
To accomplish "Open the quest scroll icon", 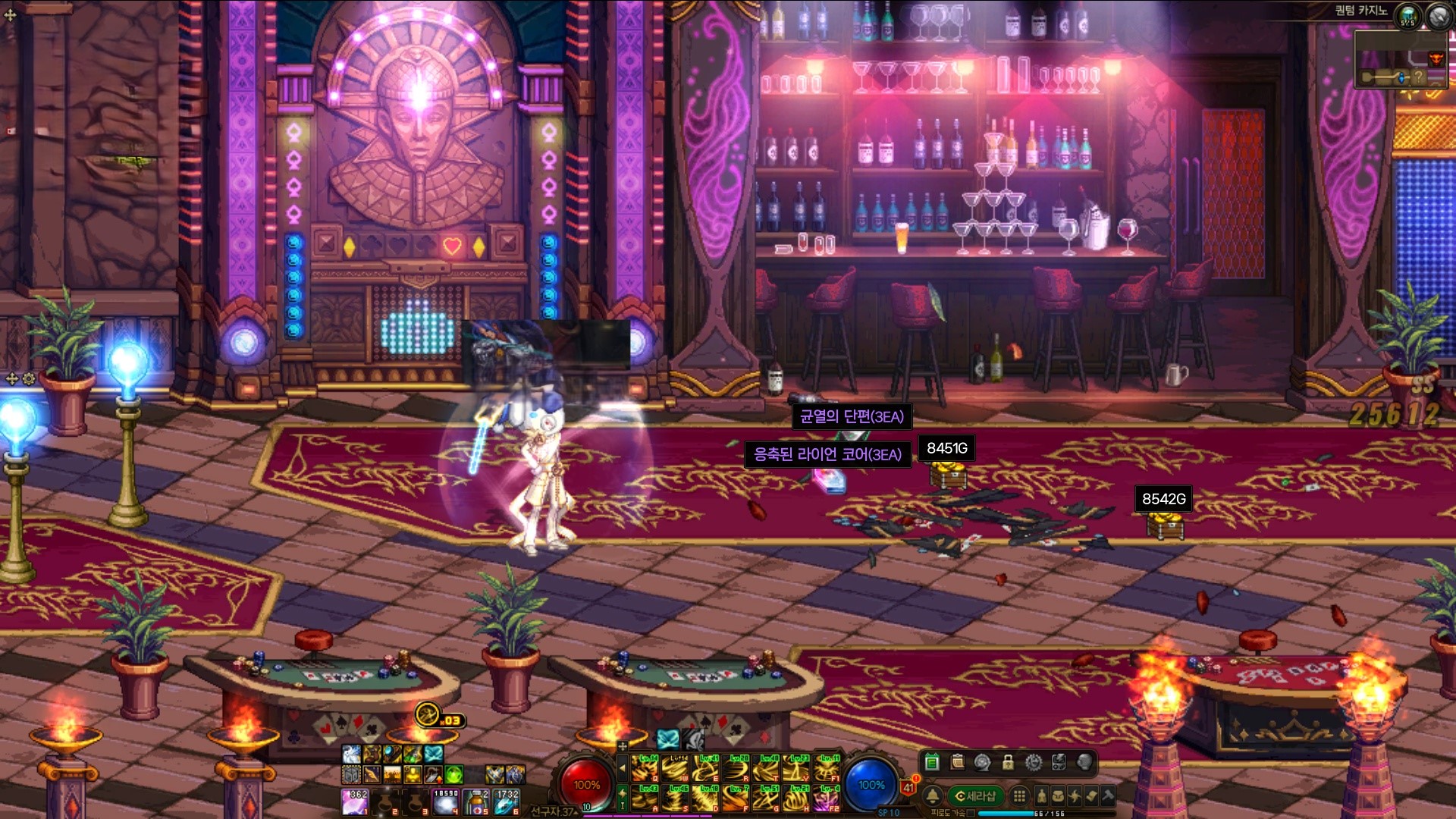I will 1091,795.
